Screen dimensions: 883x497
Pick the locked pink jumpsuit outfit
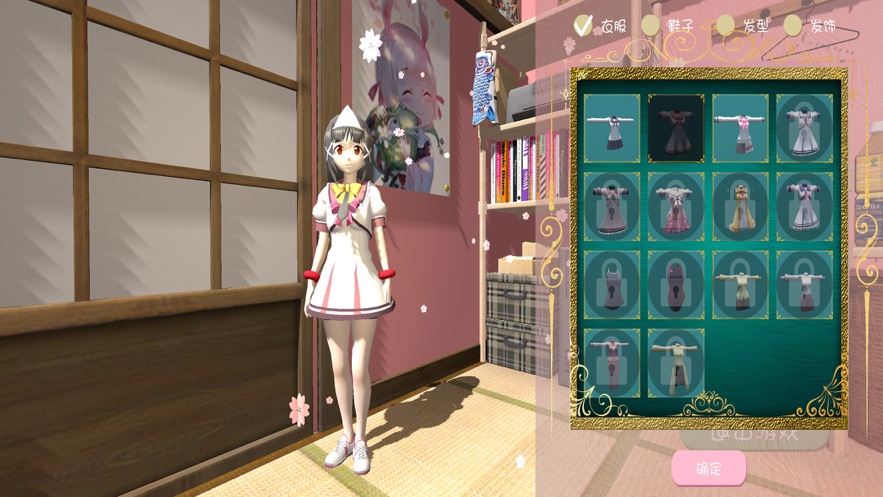click(x=612, y=362)
